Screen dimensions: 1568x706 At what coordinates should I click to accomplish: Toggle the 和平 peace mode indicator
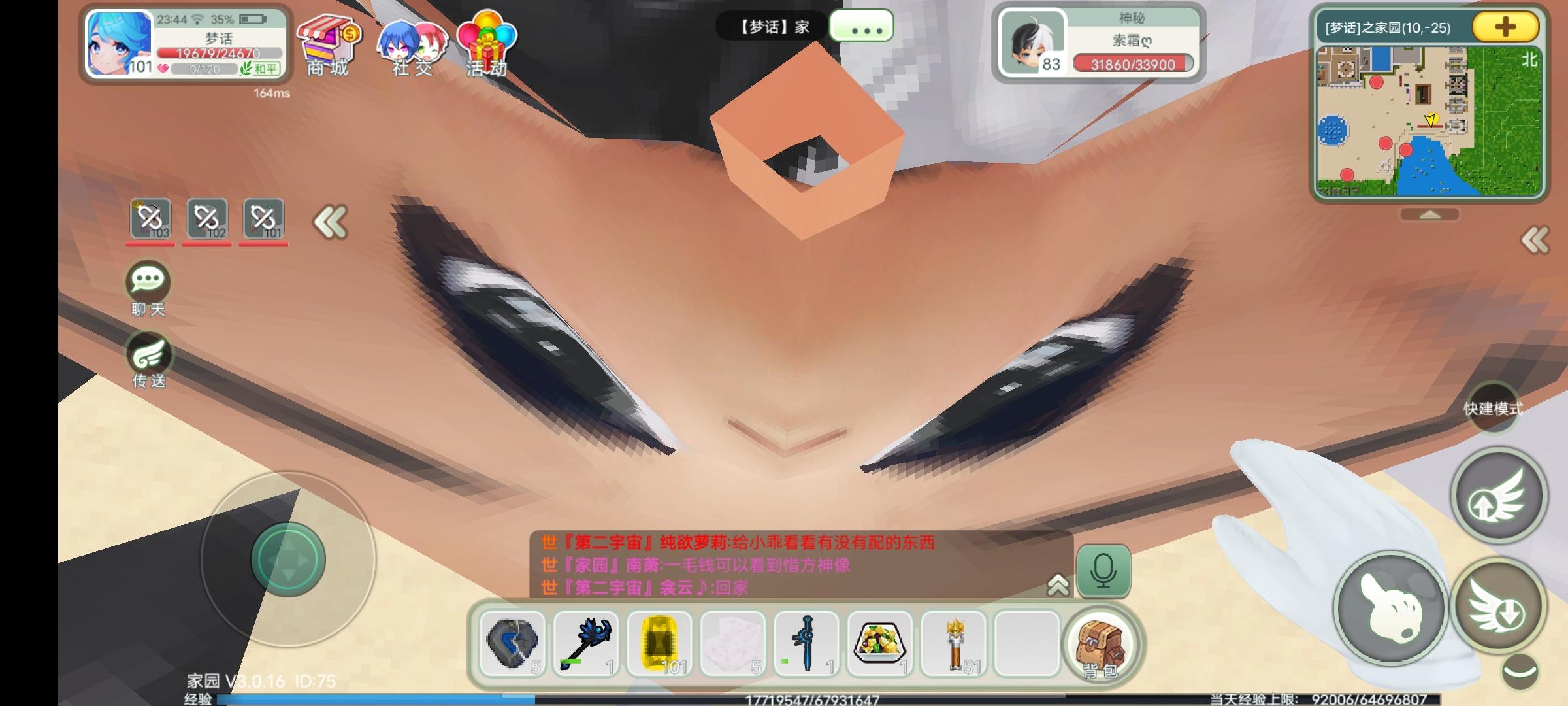pos(261,69)
